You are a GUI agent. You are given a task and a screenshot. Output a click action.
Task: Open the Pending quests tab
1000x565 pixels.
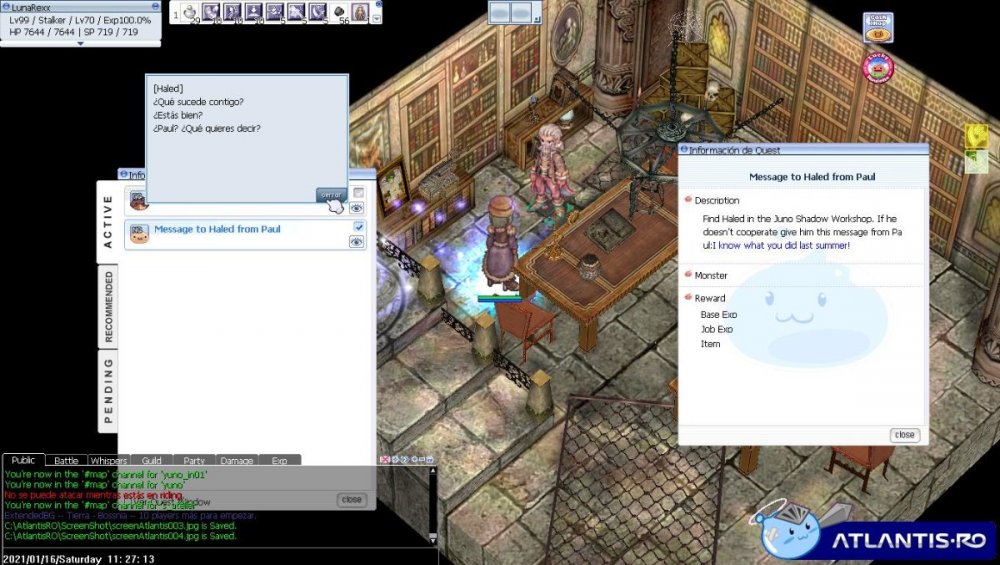click(x=108, y=390)
